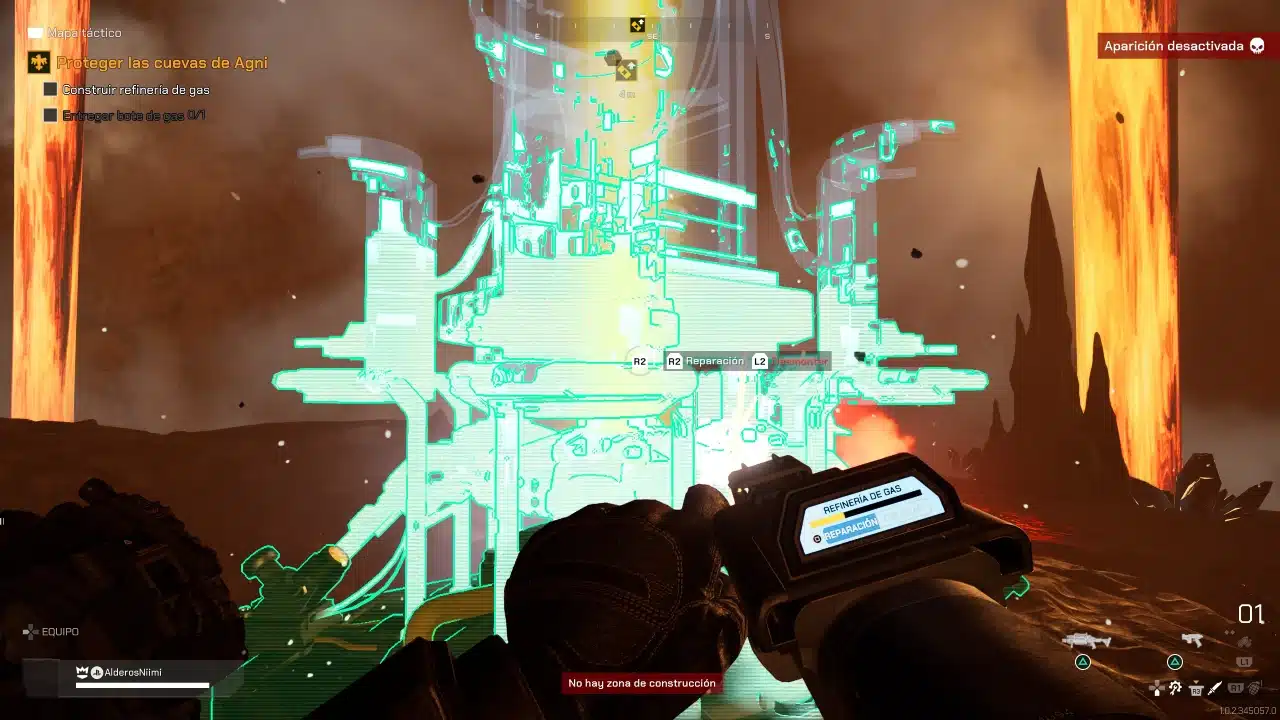Tick the Entregar bote de gas checkbox
The height and width of the screenshot is (720, 1280).
pyautogui.click(x=50, y=115)
